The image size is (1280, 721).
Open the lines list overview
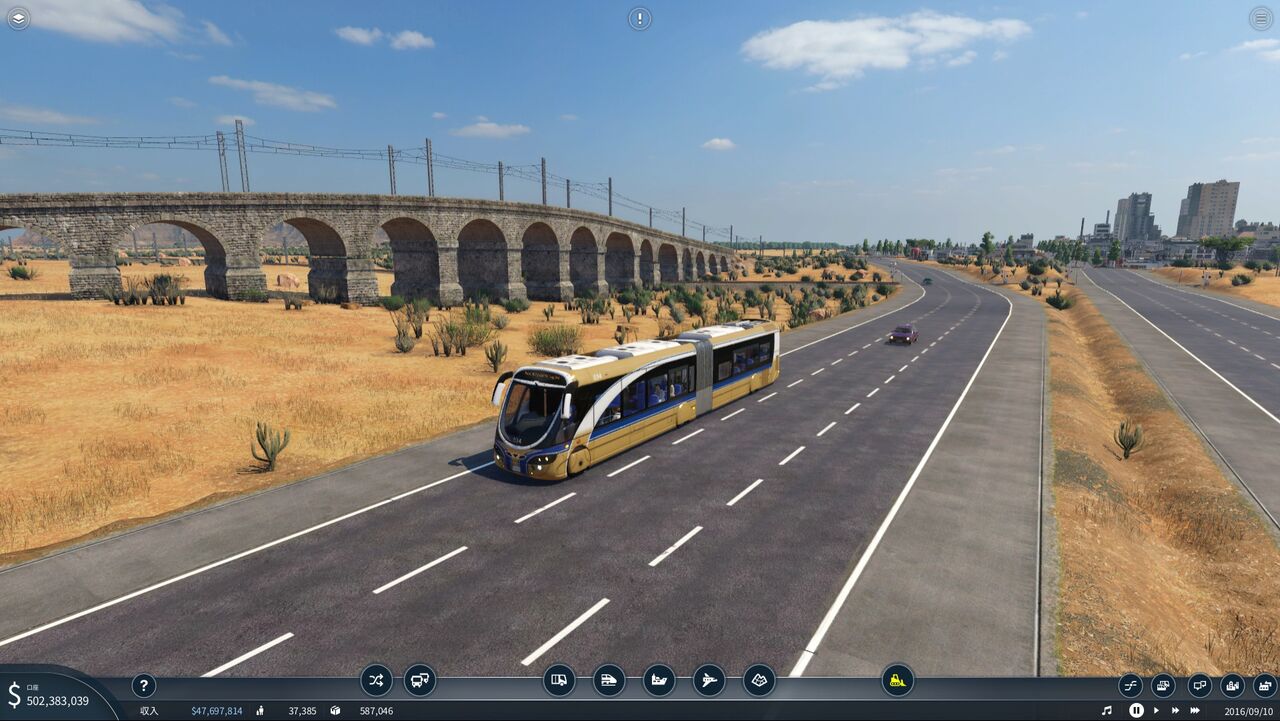[x=1130, y=686]
